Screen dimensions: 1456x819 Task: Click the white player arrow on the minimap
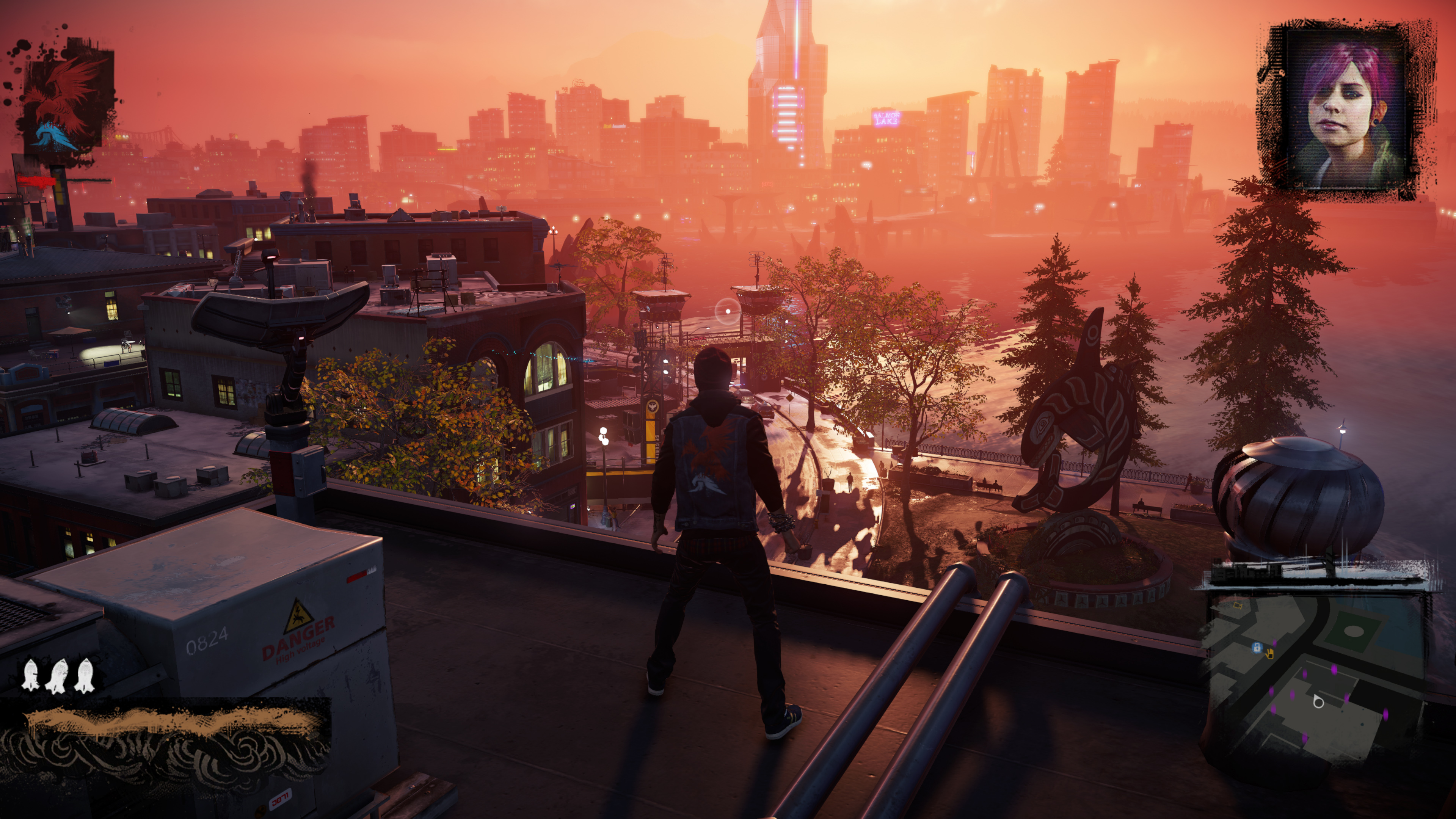click(1318, 702)
